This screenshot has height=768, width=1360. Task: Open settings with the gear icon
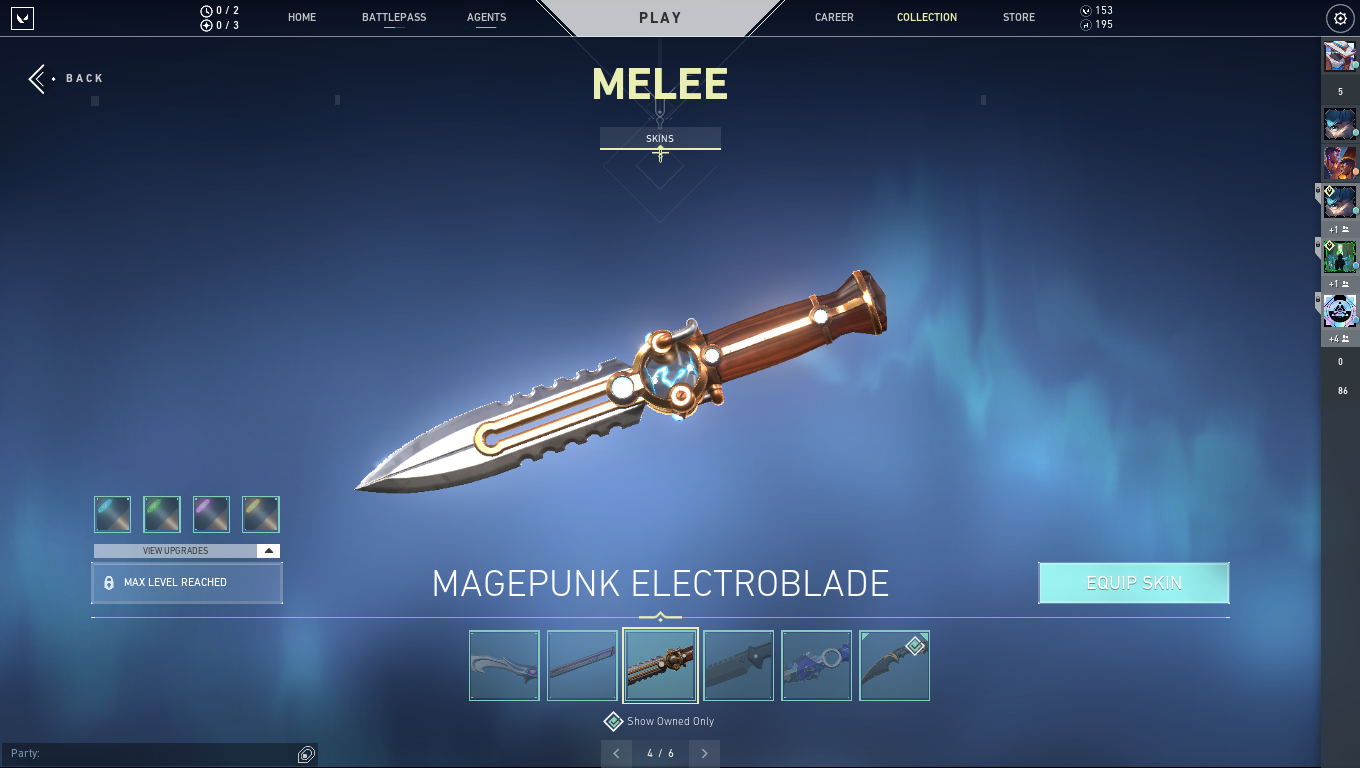[x=1338, y=18]
